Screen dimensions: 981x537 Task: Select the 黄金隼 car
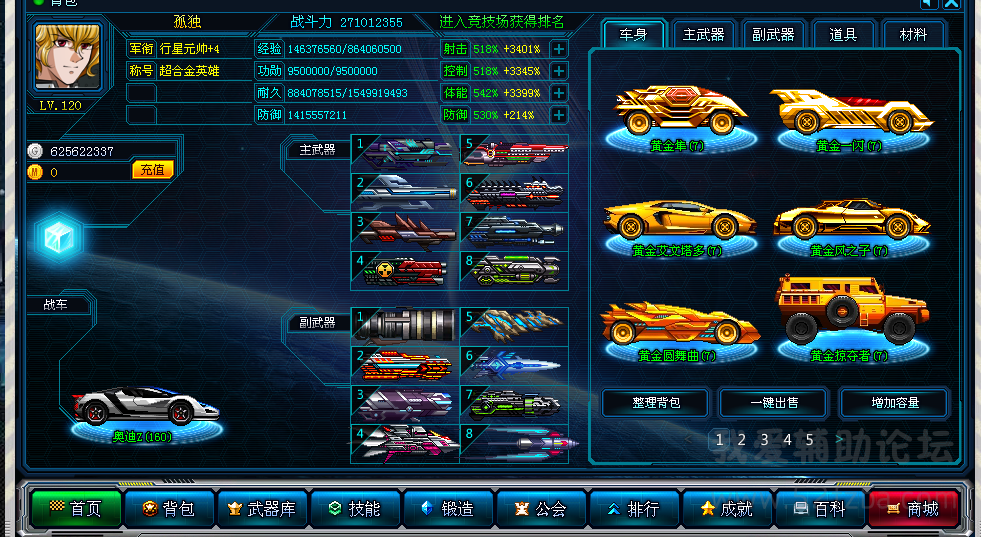tap(675, 115)
